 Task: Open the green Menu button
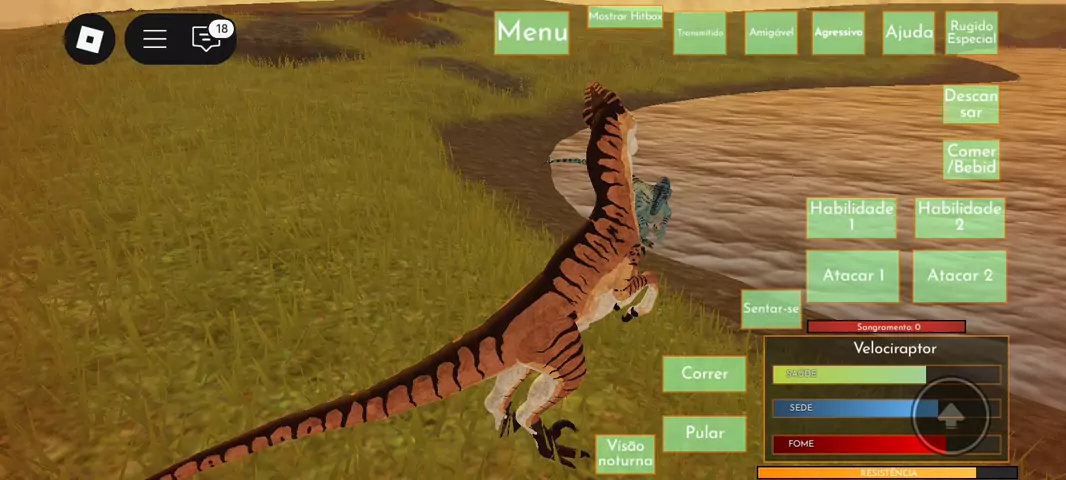(x=532, y=32)
